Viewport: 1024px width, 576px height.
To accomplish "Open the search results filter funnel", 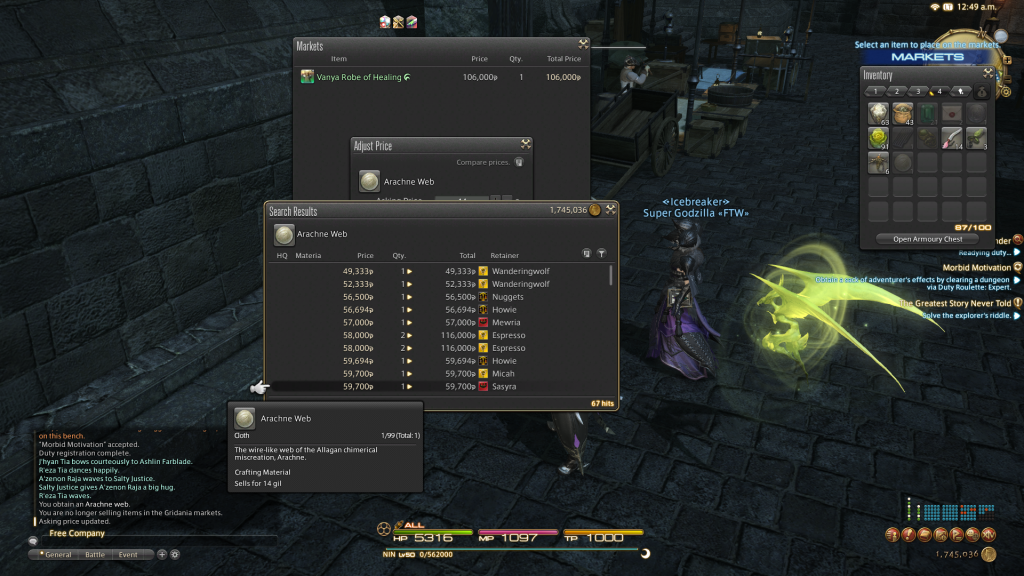I will 601,254.
